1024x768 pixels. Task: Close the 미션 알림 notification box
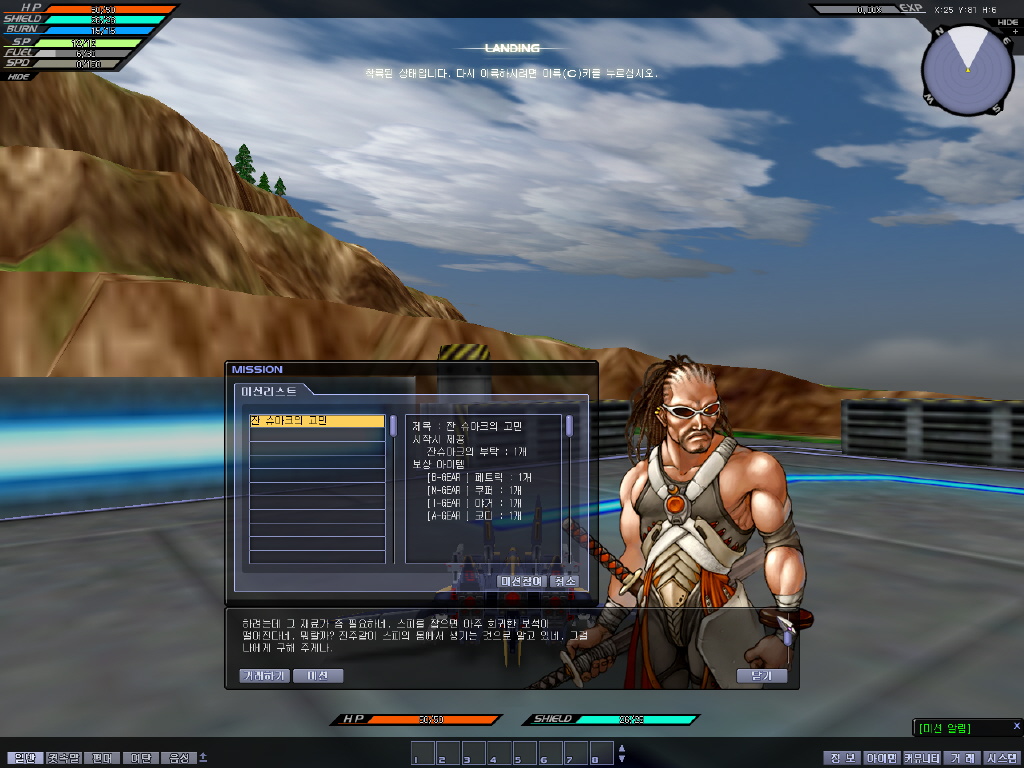[1015, 726]
